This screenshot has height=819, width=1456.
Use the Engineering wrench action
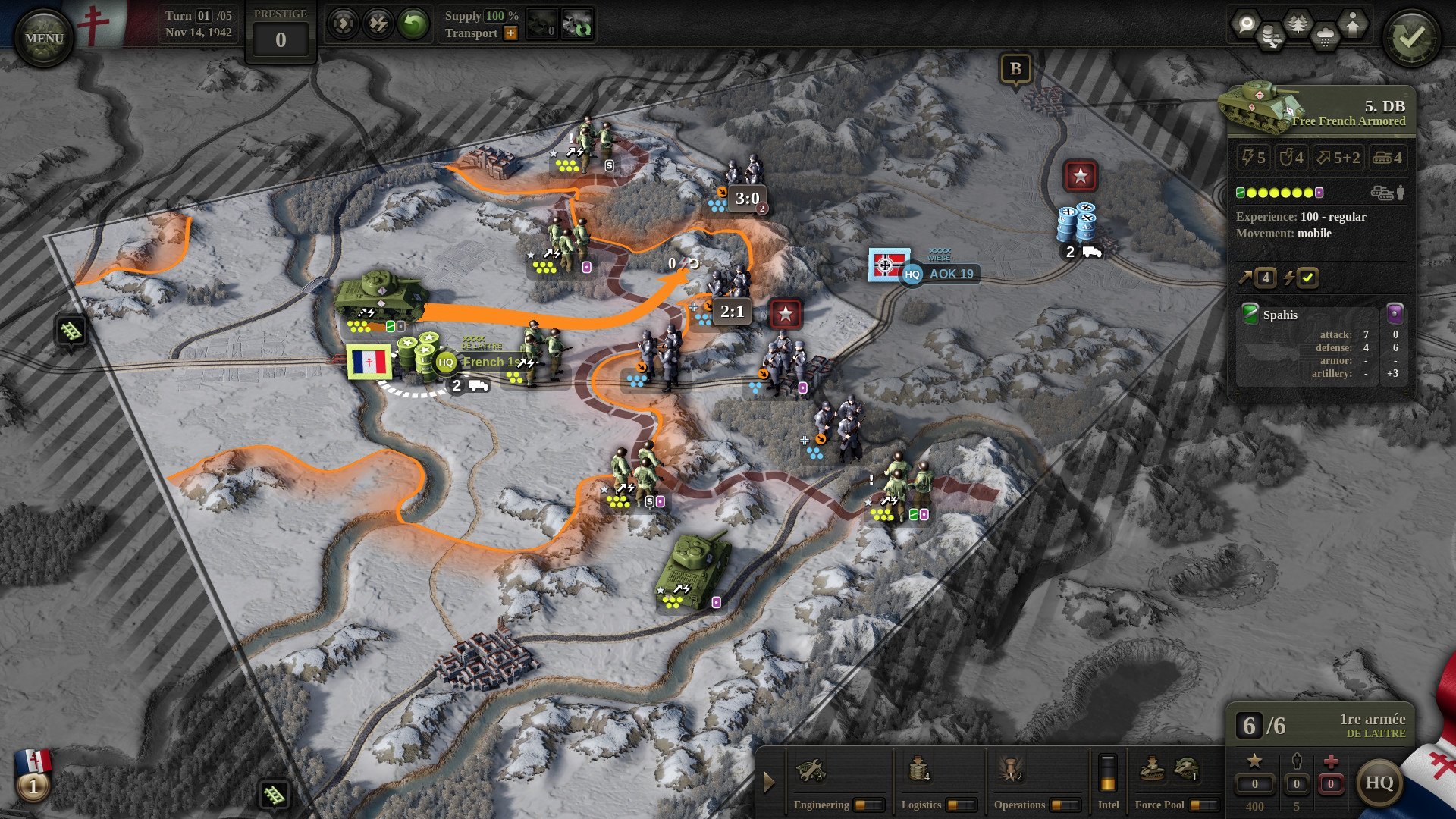pos(809,771)
